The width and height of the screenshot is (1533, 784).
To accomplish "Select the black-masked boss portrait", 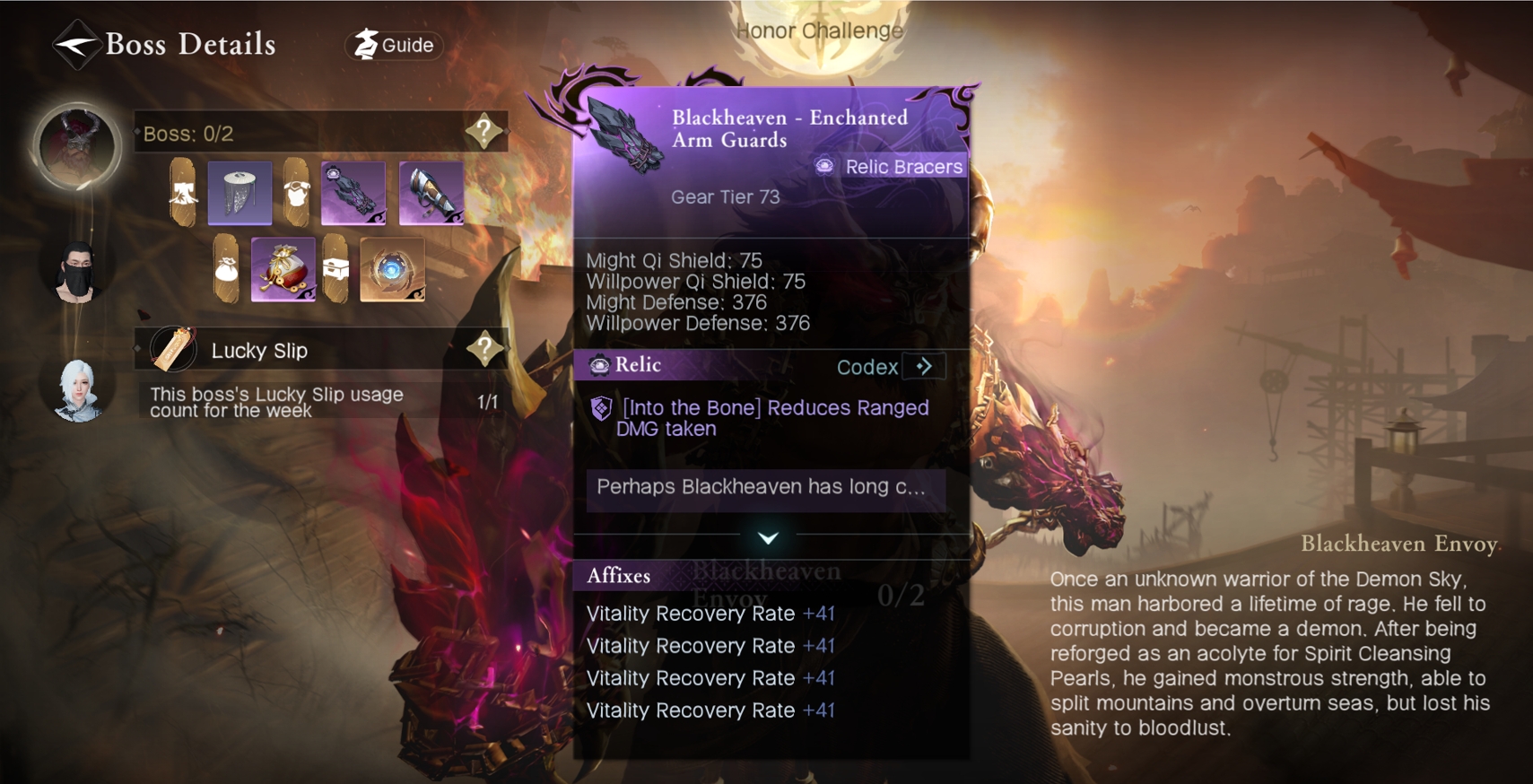I will pyautogui.click(x=77, y=271).
